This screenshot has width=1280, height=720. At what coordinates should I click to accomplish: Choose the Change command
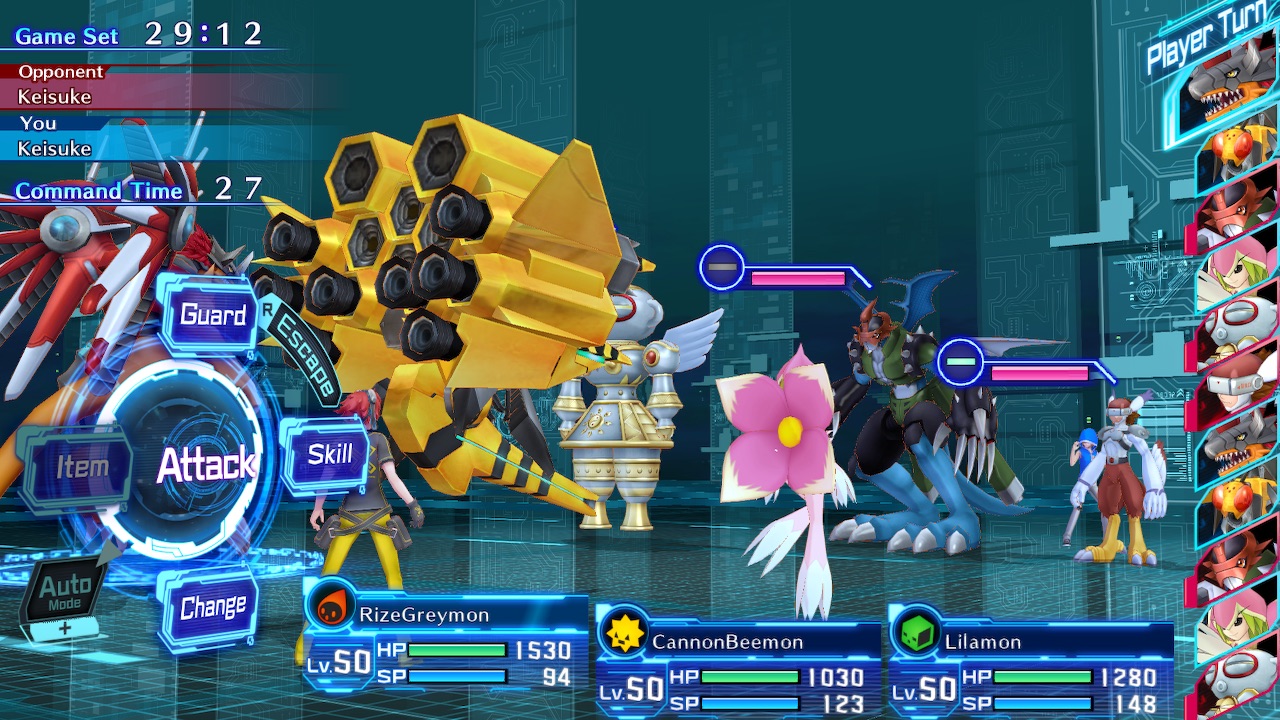pos(212,607)
